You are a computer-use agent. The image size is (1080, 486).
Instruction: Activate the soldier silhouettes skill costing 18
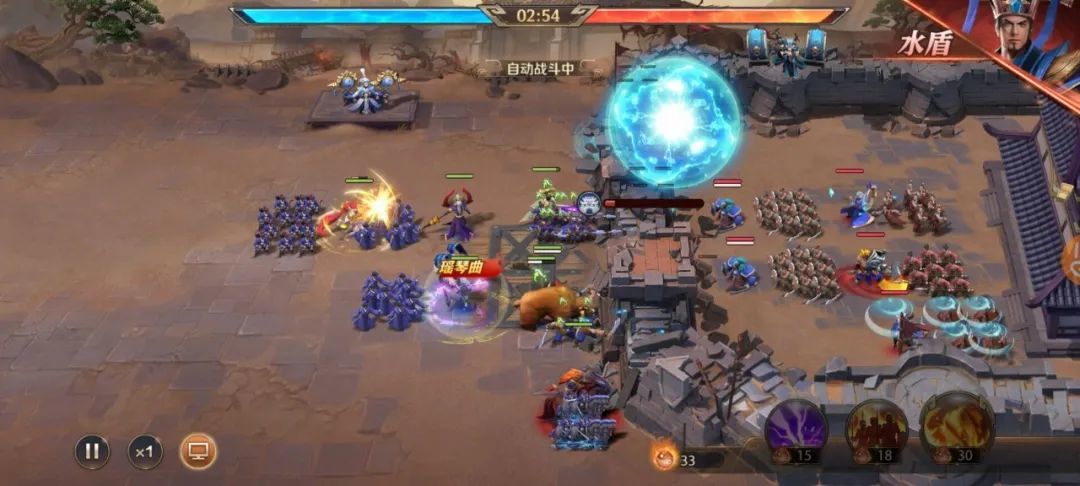tap(877, 428)
